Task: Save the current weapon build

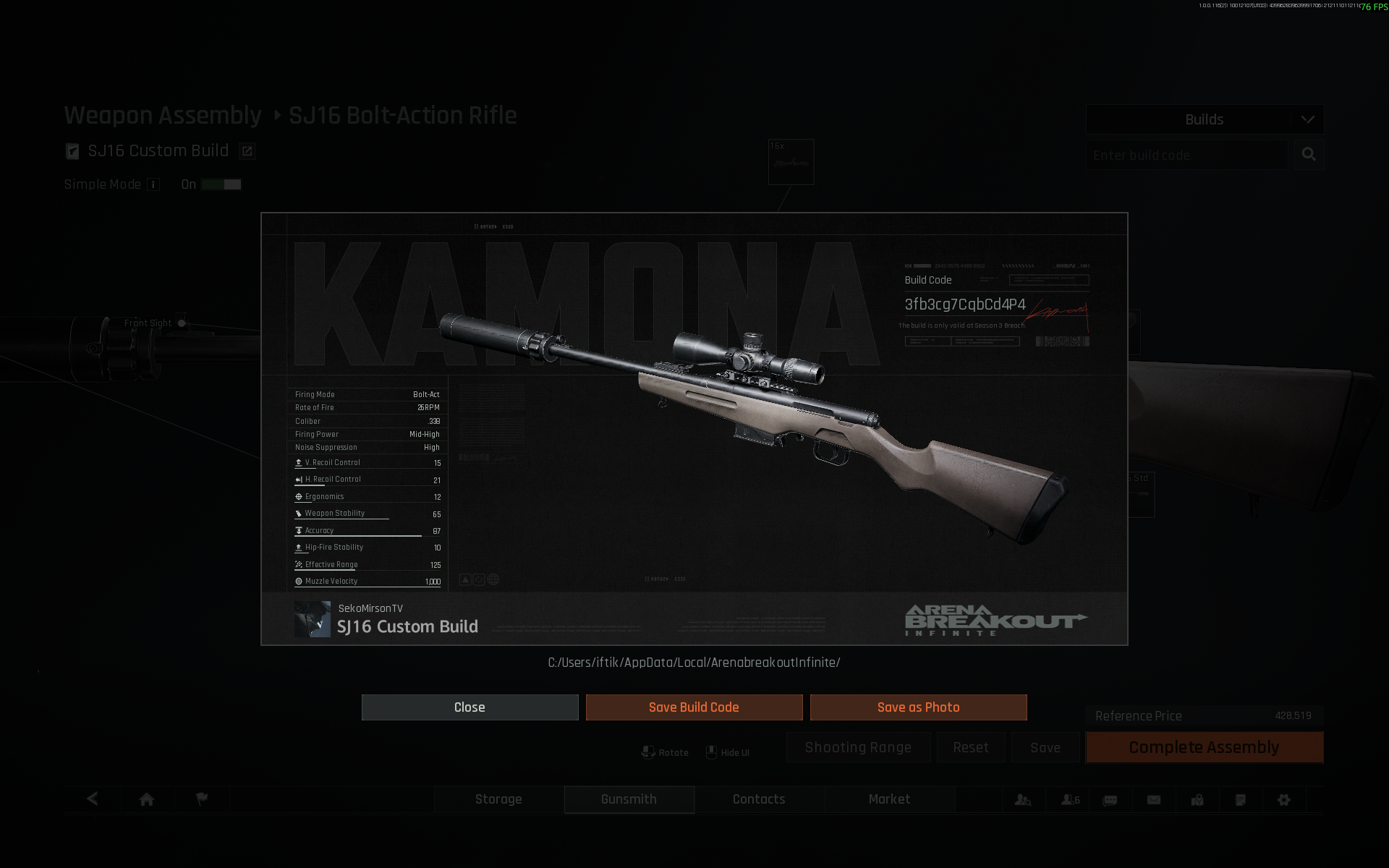Action: tap(1045, 748)
